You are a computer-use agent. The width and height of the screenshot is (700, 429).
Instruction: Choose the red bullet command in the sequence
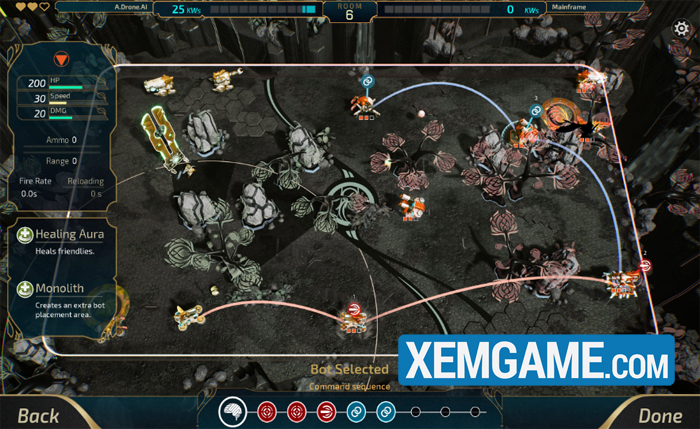tap(326, 411)
